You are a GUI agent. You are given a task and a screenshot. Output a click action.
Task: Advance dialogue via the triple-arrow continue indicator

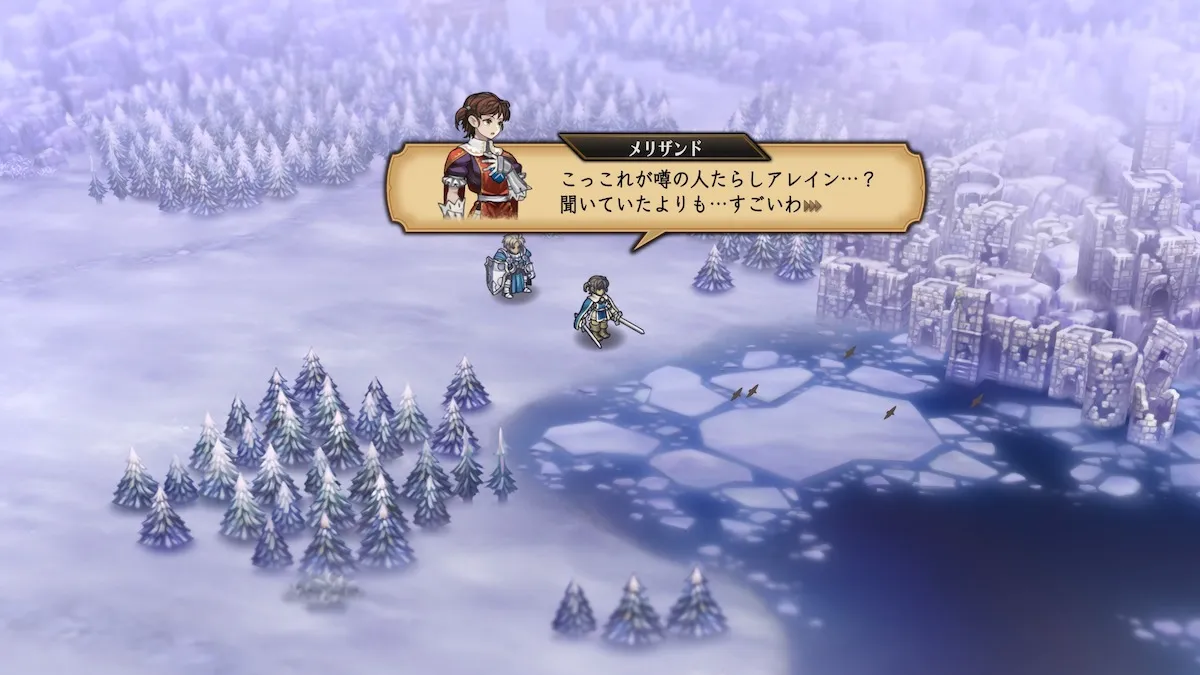point(812,207)
